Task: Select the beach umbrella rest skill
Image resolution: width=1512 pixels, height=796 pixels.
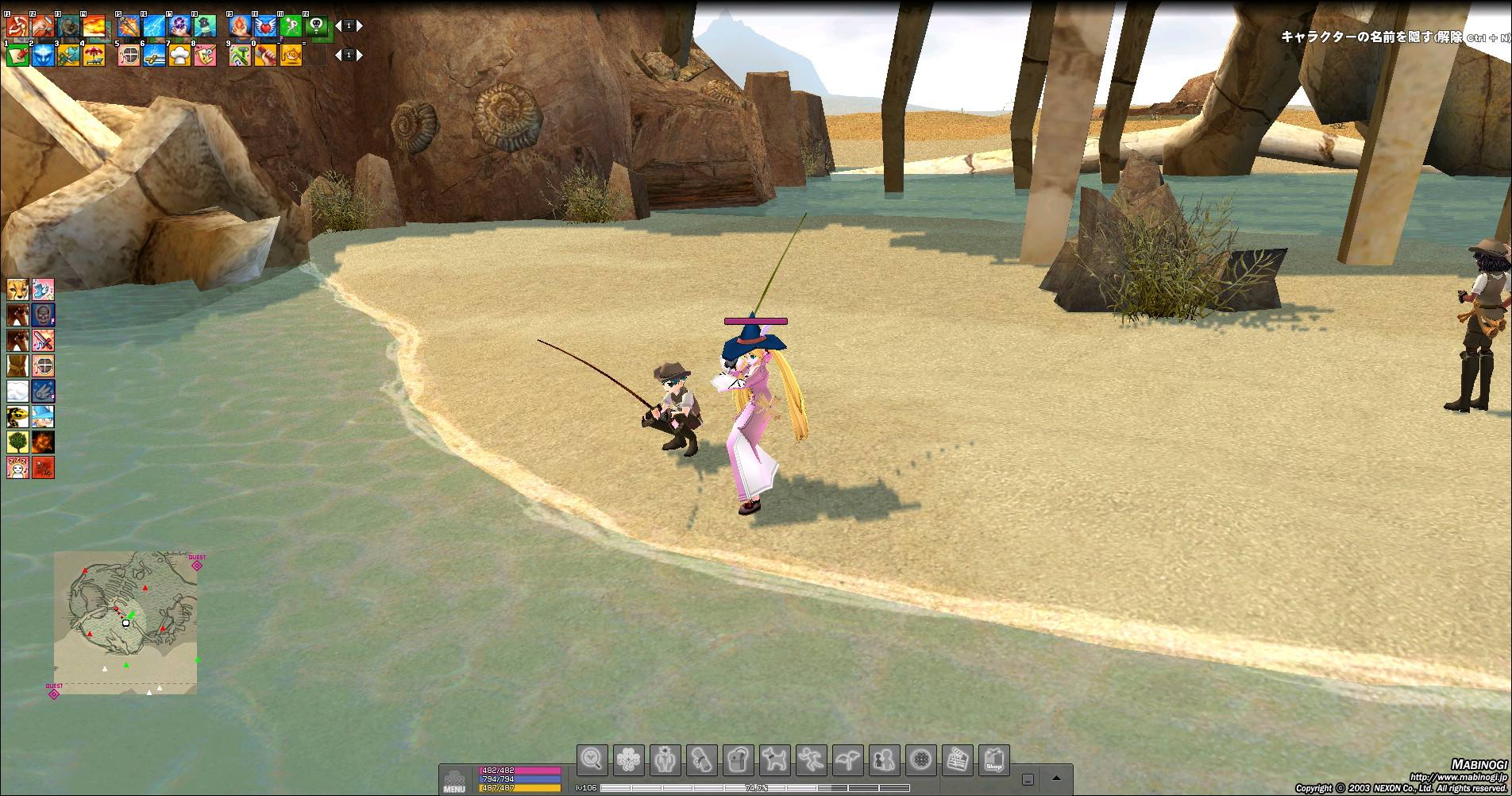Action: pos(94,55)
